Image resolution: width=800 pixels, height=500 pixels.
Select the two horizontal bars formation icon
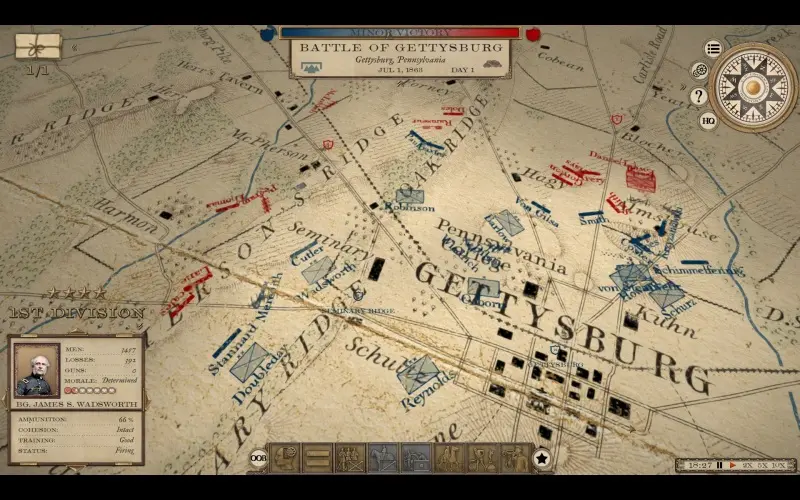pos(318,458)
